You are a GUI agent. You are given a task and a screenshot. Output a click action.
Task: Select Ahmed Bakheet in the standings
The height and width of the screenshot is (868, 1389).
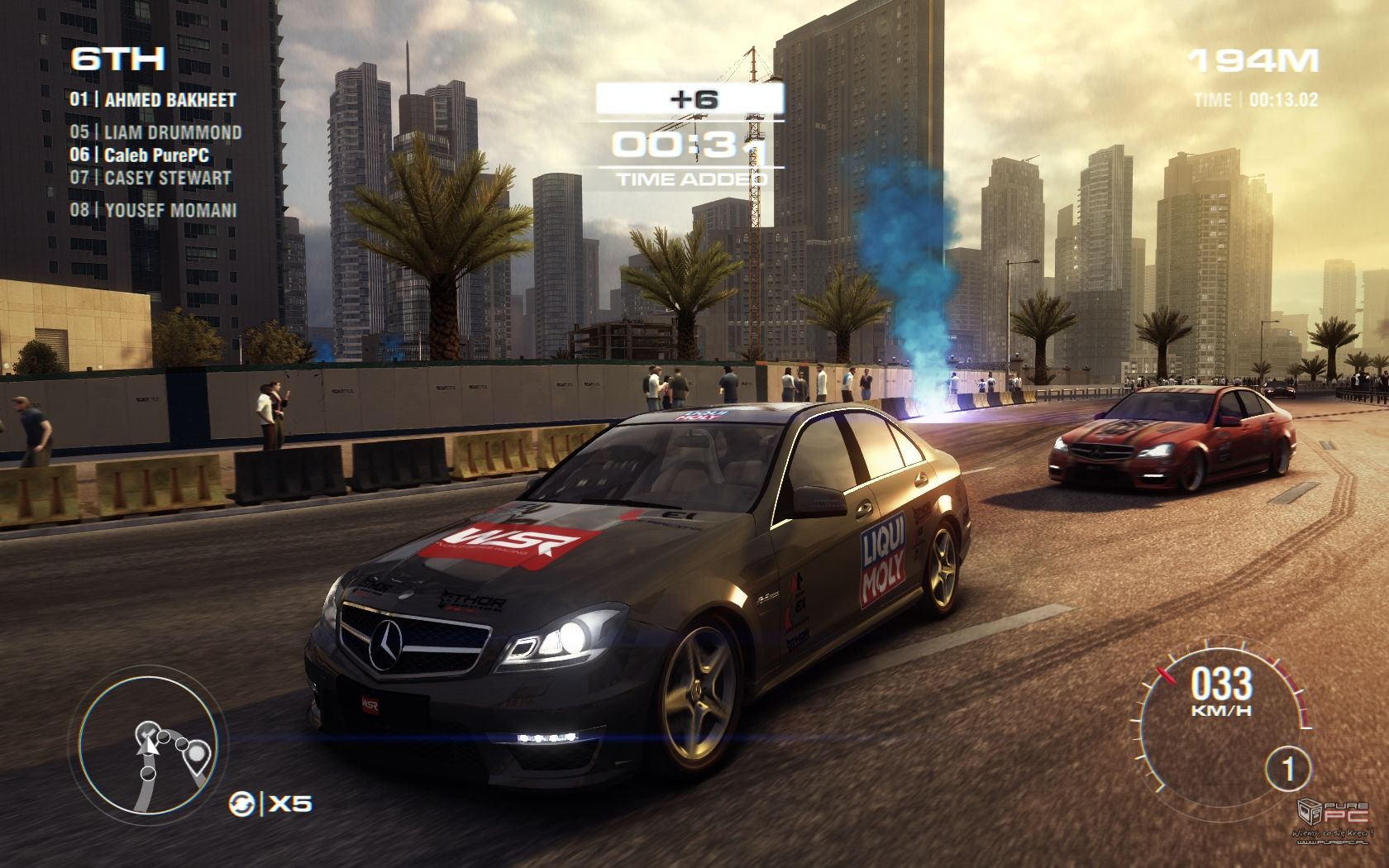[154, 100]
